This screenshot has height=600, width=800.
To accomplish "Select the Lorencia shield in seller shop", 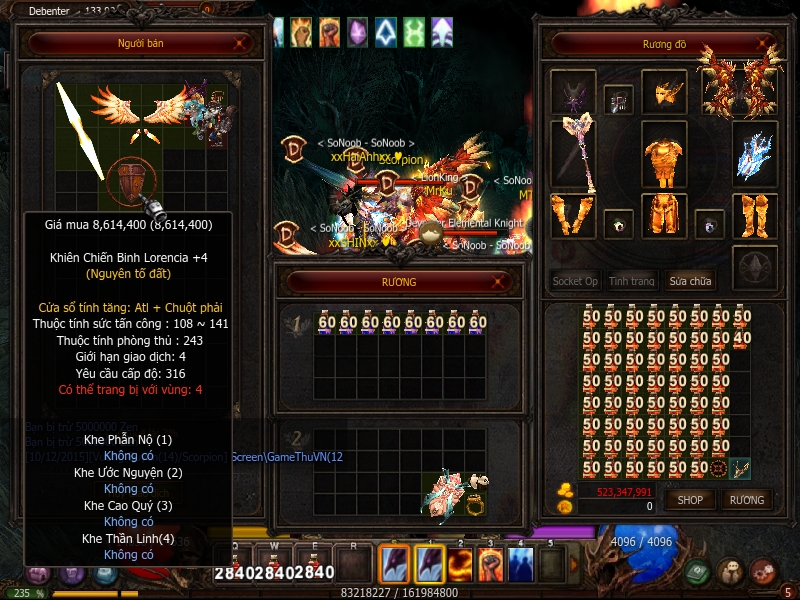I will (x=130, y=182).
